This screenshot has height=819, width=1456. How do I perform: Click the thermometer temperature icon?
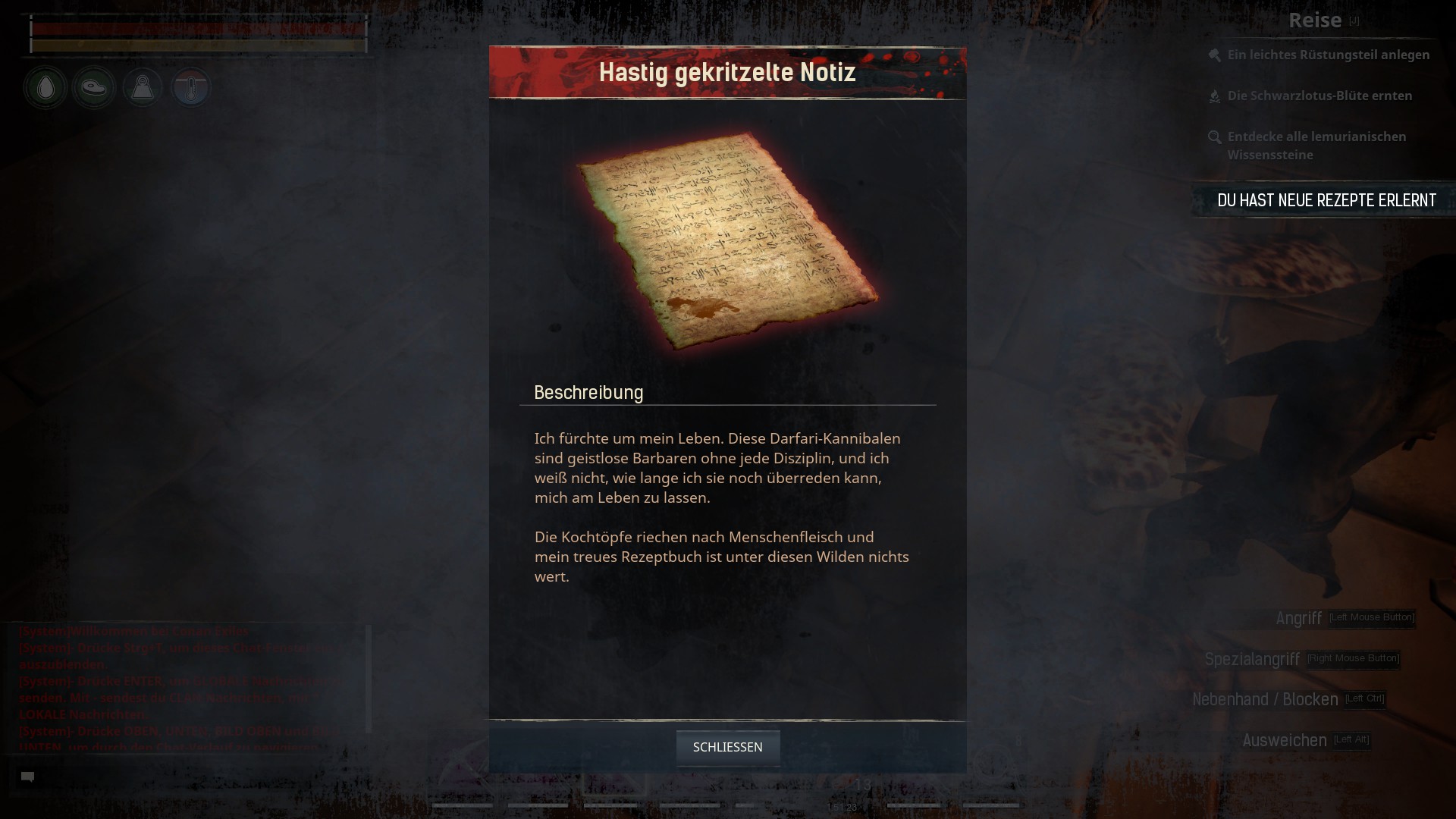click(x=190, y=88)
